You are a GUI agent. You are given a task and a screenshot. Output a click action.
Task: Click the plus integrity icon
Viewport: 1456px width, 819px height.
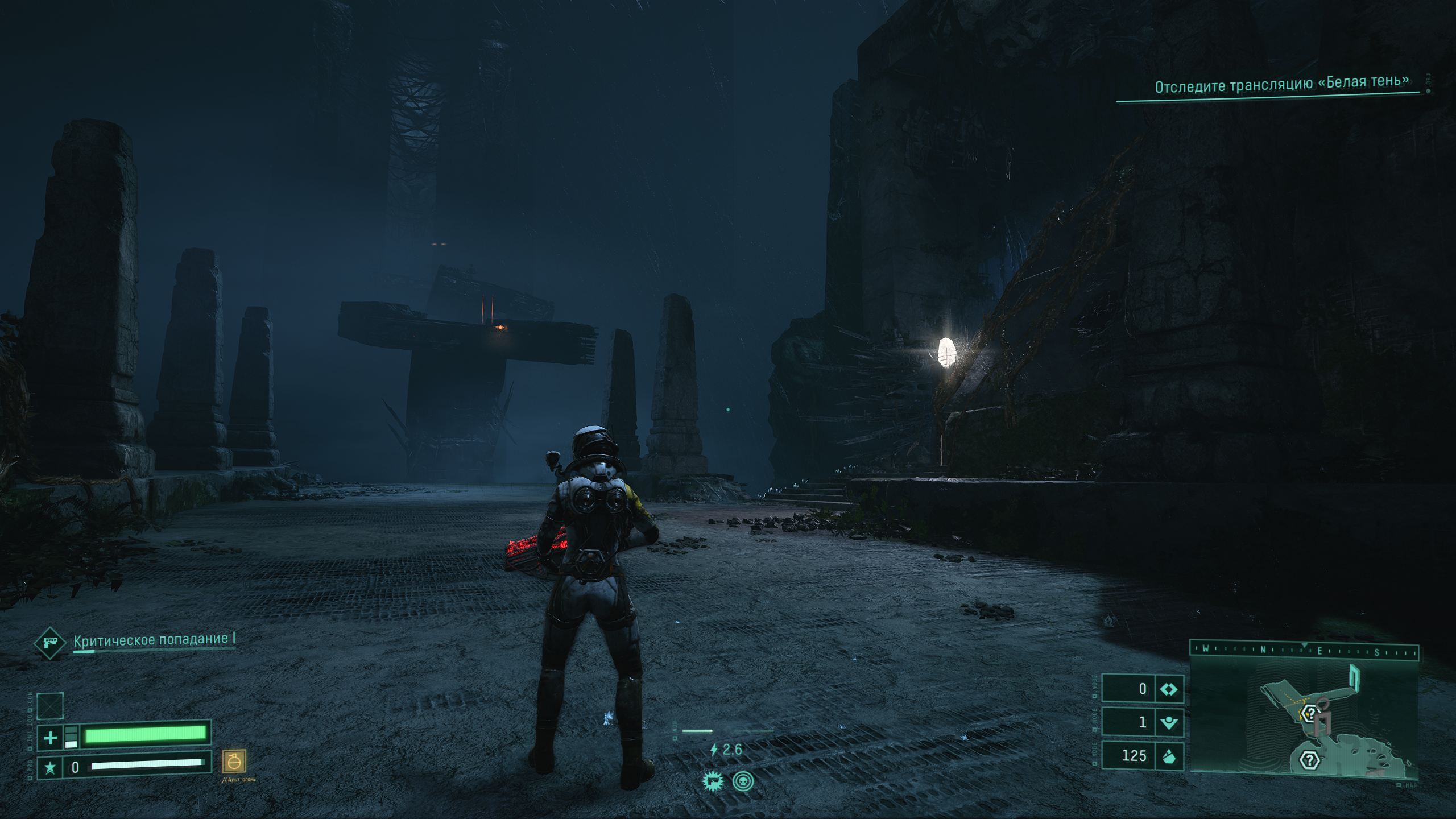50,738
